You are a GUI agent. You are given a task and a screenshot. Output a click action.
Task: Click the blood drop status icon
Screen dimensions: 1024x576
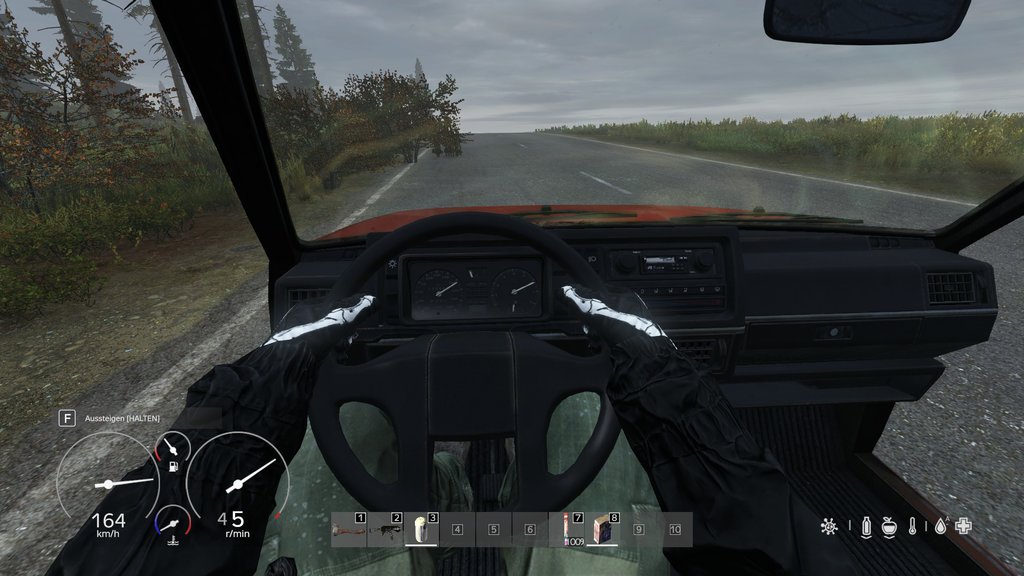point(940,526)
